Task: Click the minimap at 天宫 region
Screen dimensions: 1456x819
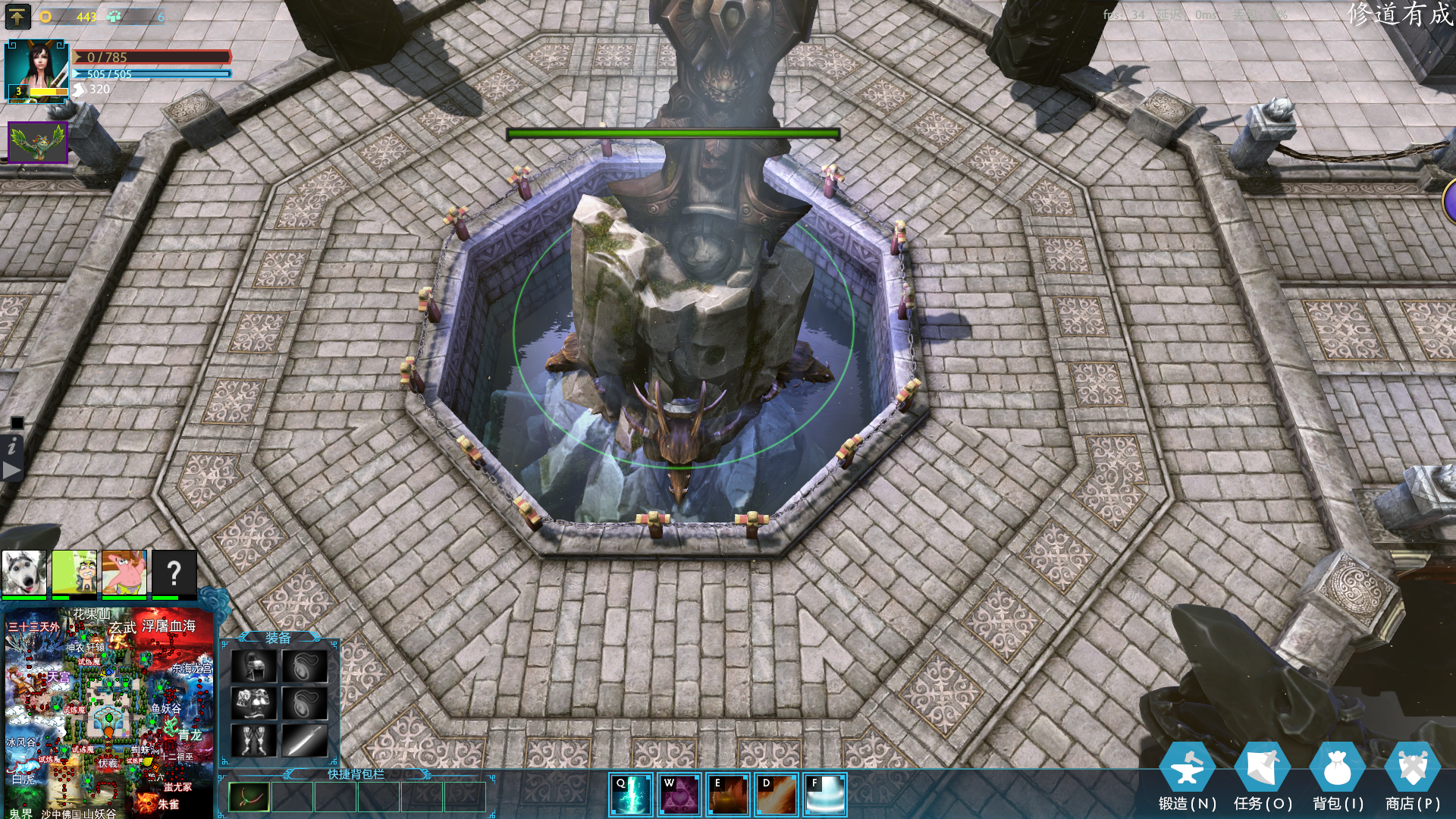Action: (58, 676)
